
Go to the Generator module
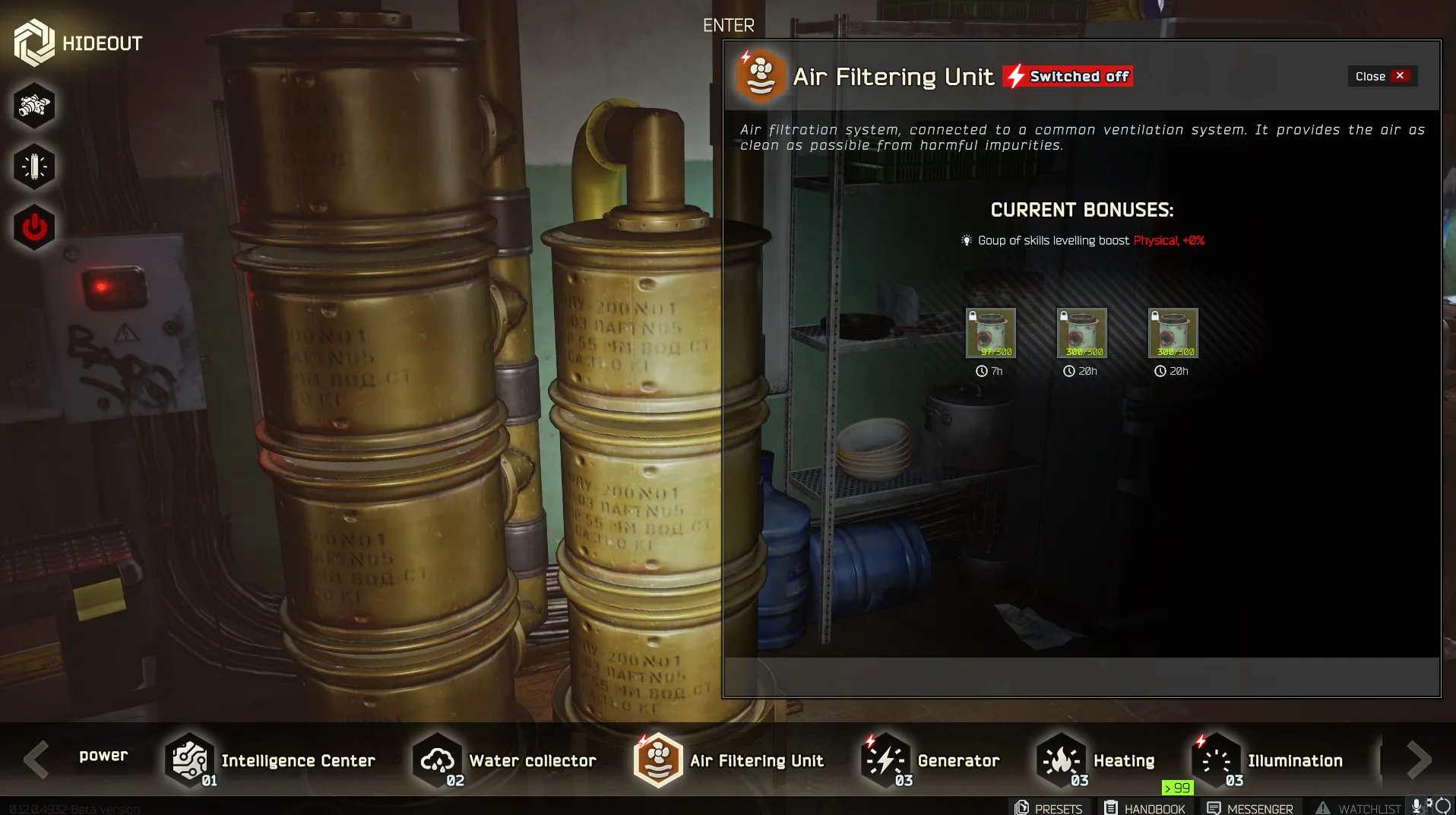pos(931,760)
